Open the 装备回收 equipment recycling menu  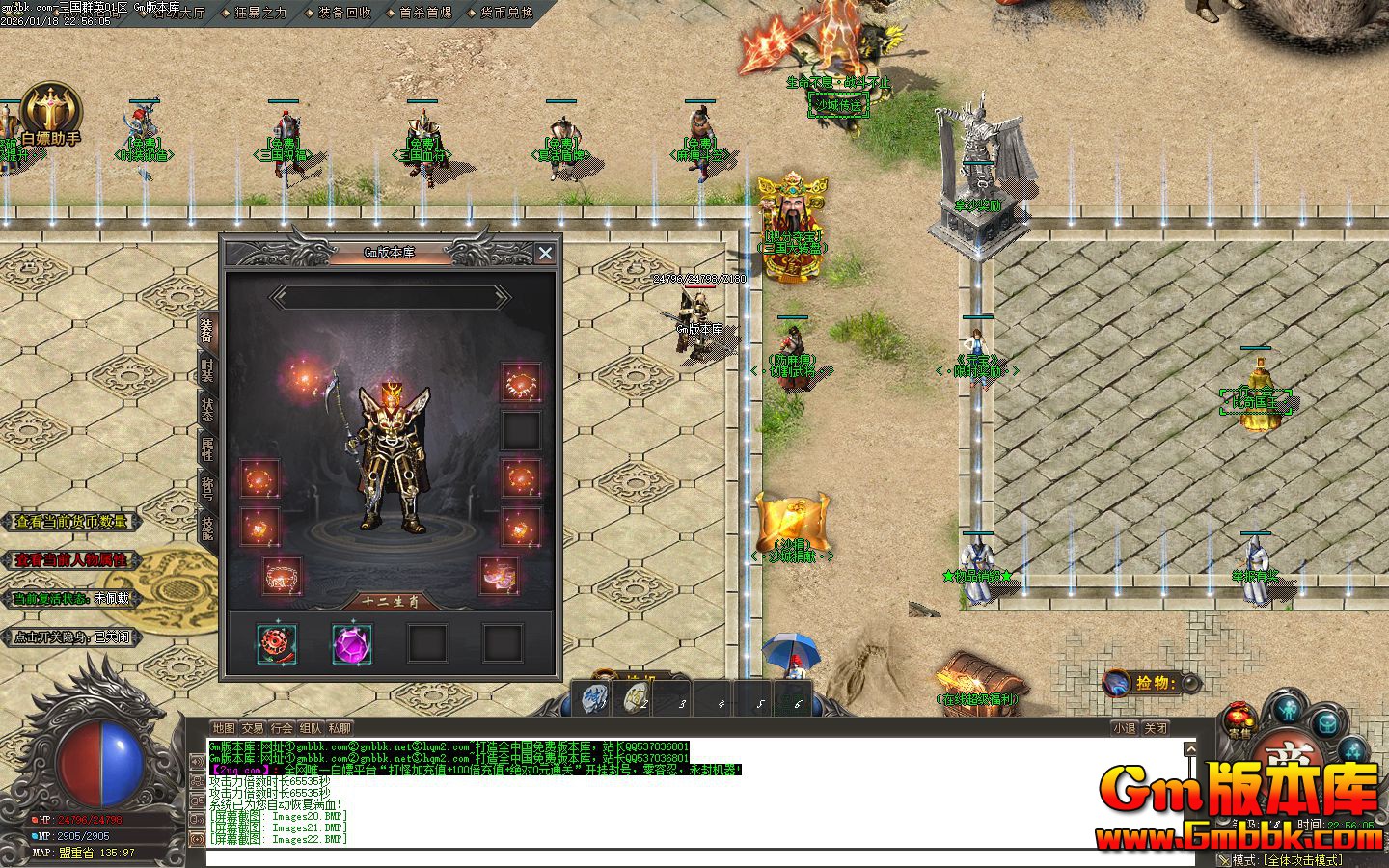click(x=343, y=13)
